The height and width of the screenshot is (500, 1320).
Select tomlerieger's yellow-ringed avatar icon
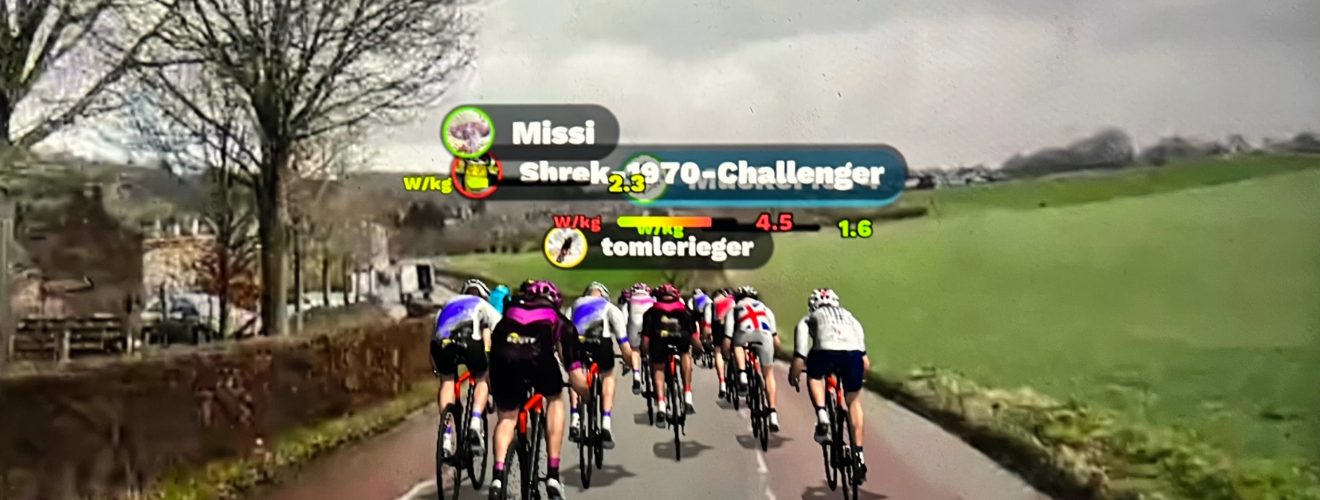click(566, 246)
